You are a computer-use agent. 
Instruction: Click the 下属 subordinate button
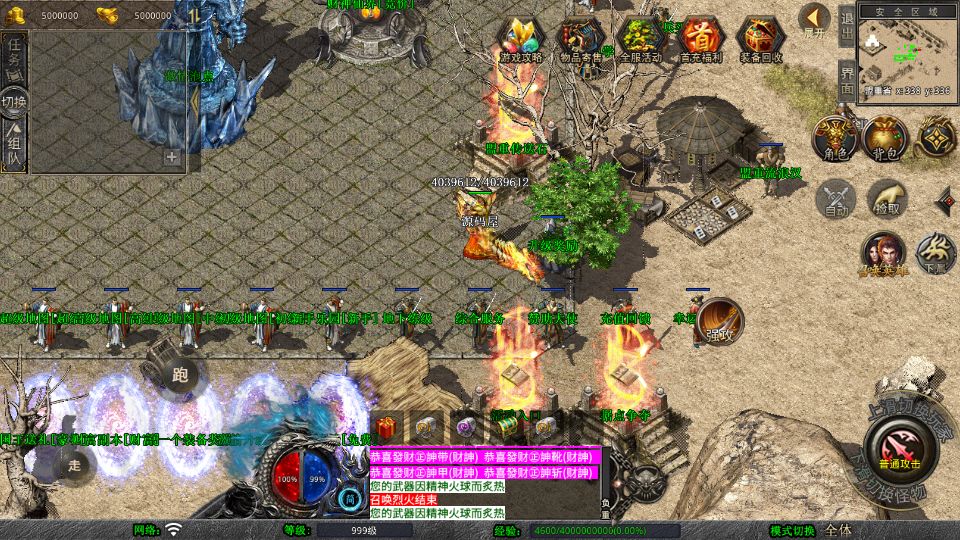(x=936, y=254)
